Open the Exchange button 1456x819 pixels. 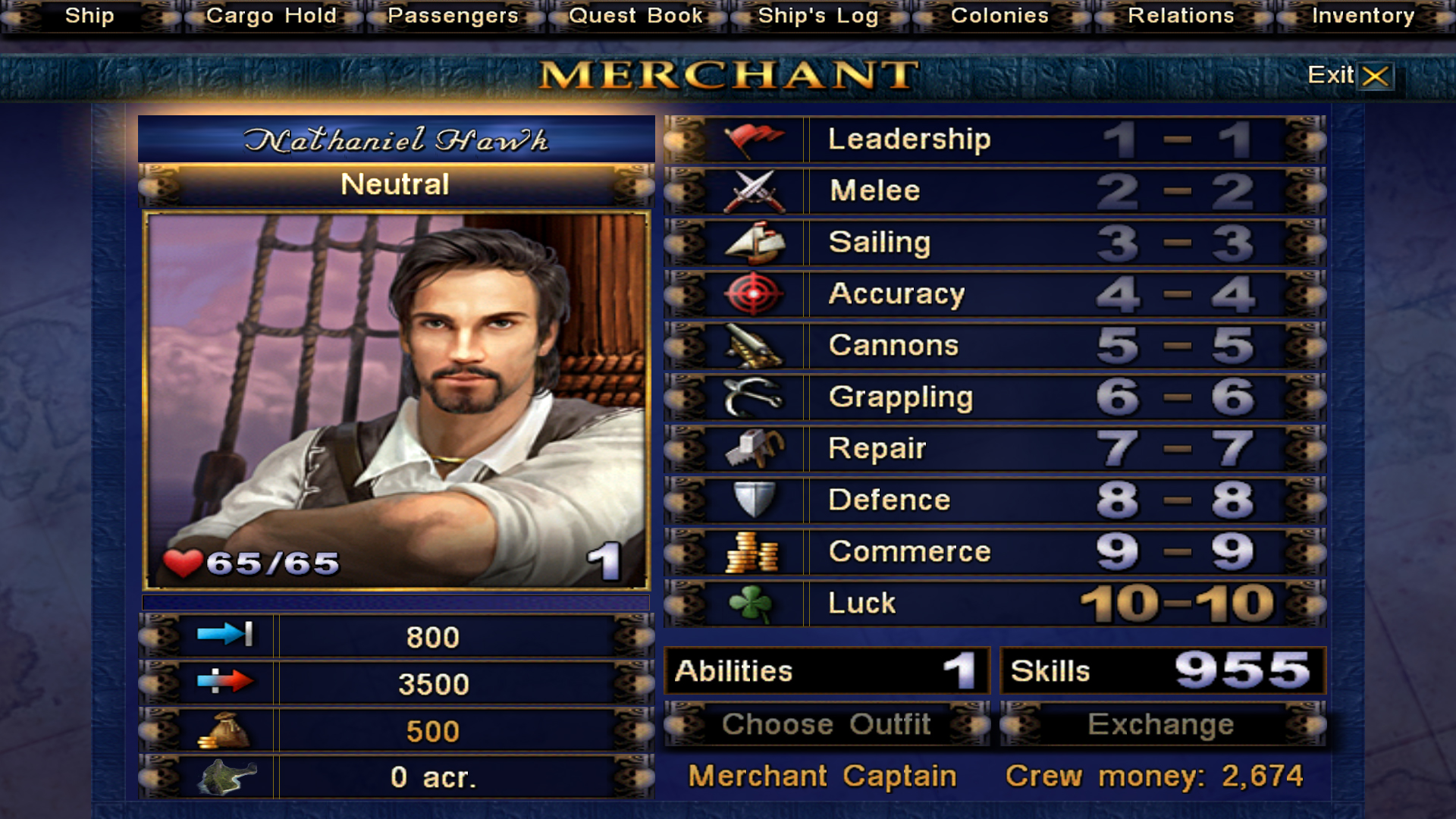(1162, 725)
